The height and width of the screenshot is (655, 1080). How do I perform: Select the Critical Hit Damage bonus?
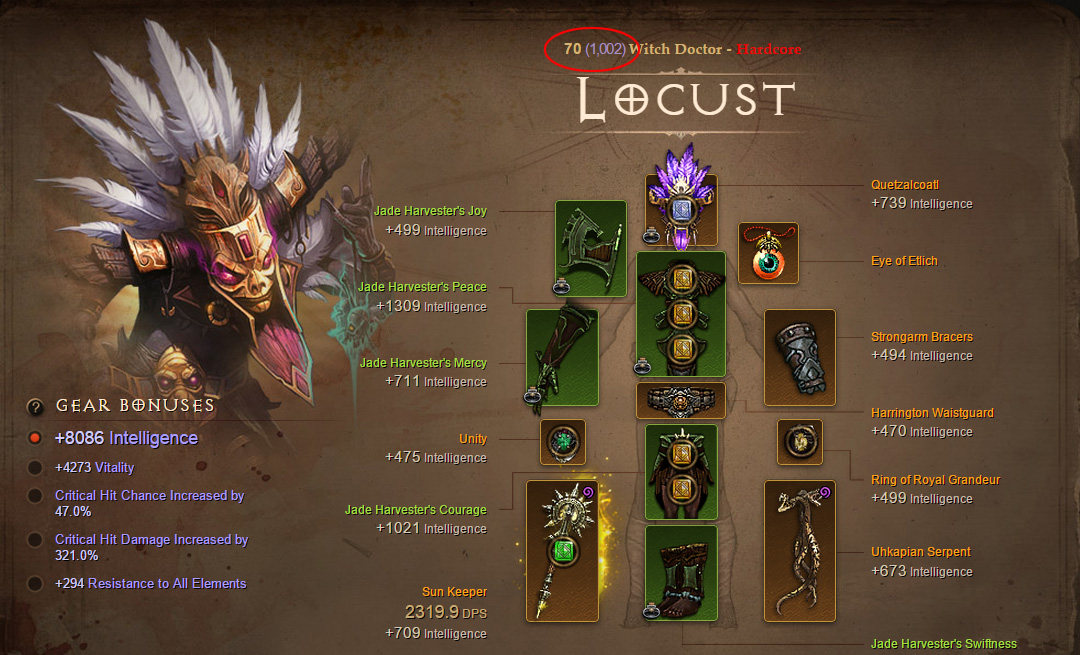point(35,540)
